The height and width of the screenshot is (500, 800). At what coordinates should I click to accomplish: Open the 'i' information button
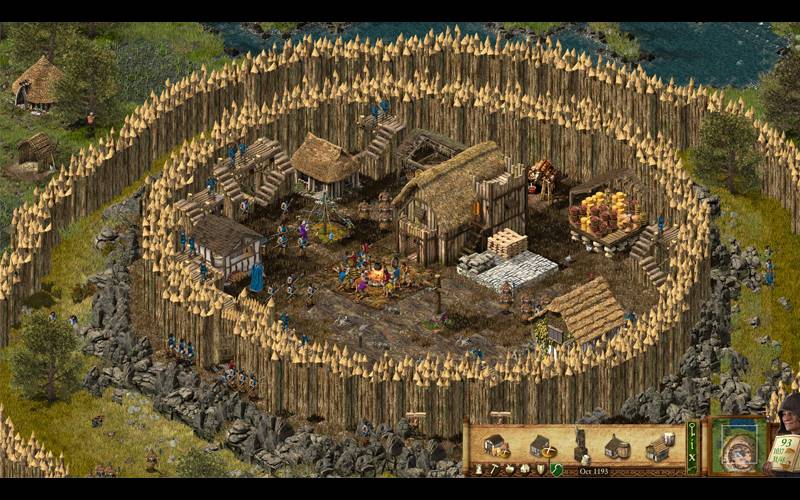click(691, 447)
